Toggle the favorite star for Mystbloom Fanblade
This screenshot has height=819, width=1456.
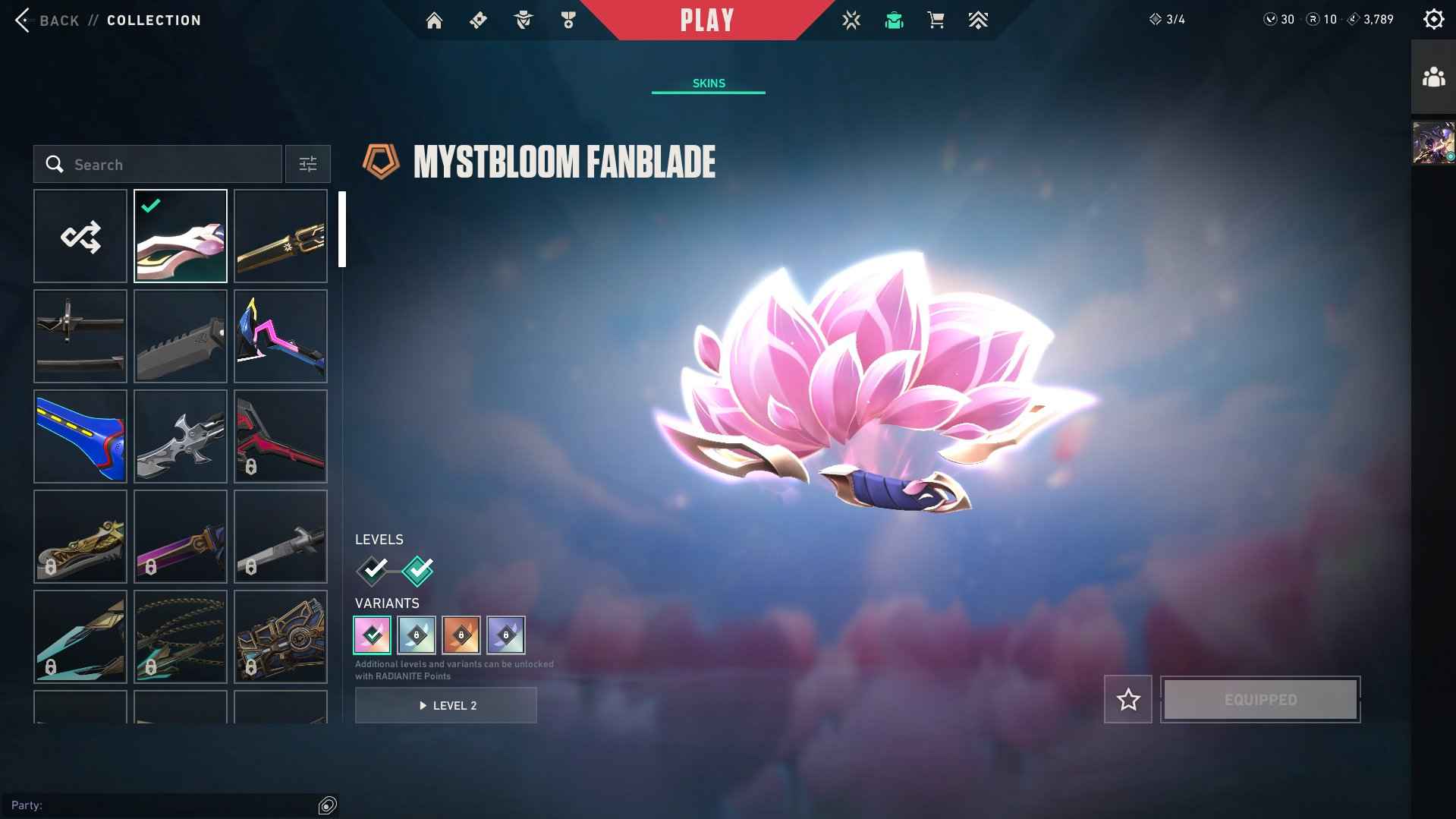(1127, 699)
